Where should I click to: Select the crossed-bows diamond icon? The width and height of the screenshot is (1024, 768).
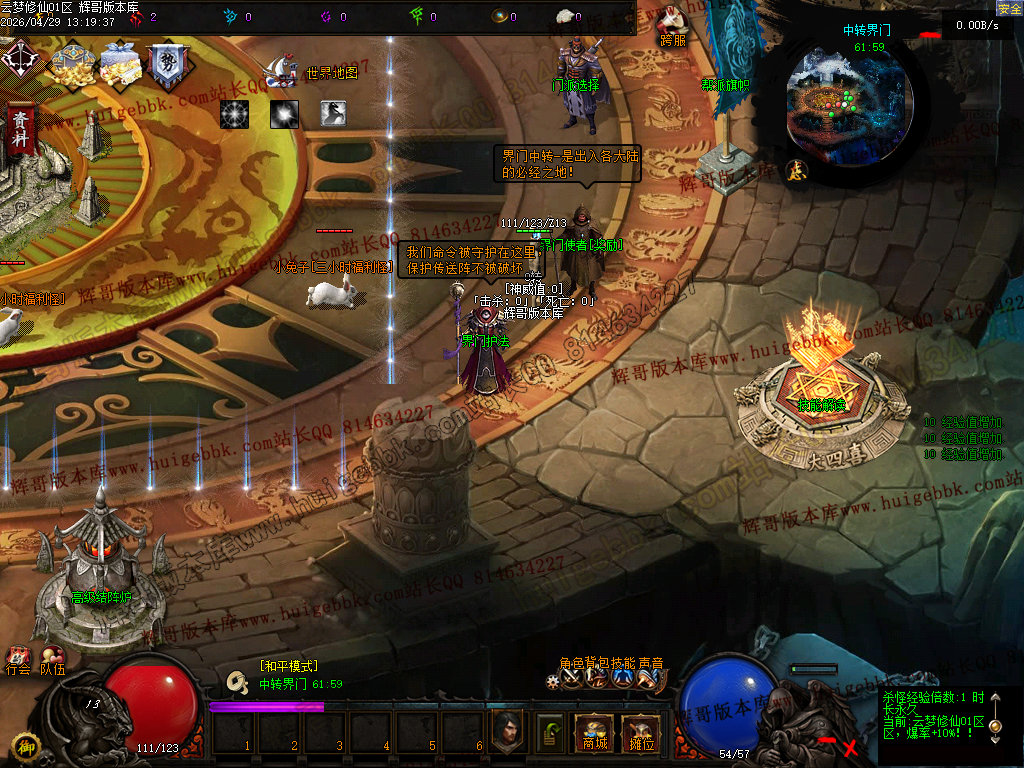click(19, 59)
